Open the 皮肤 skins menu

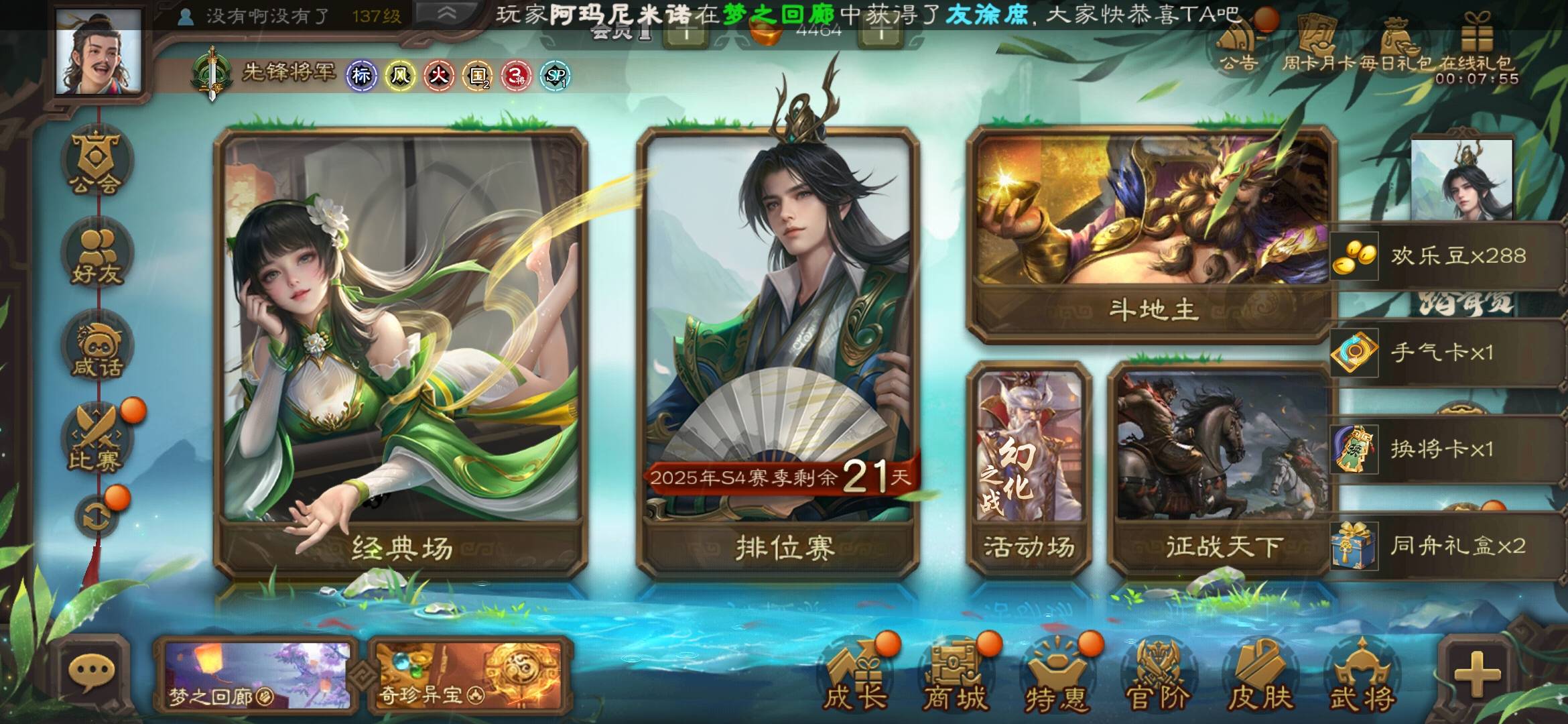pos(1258,677)
